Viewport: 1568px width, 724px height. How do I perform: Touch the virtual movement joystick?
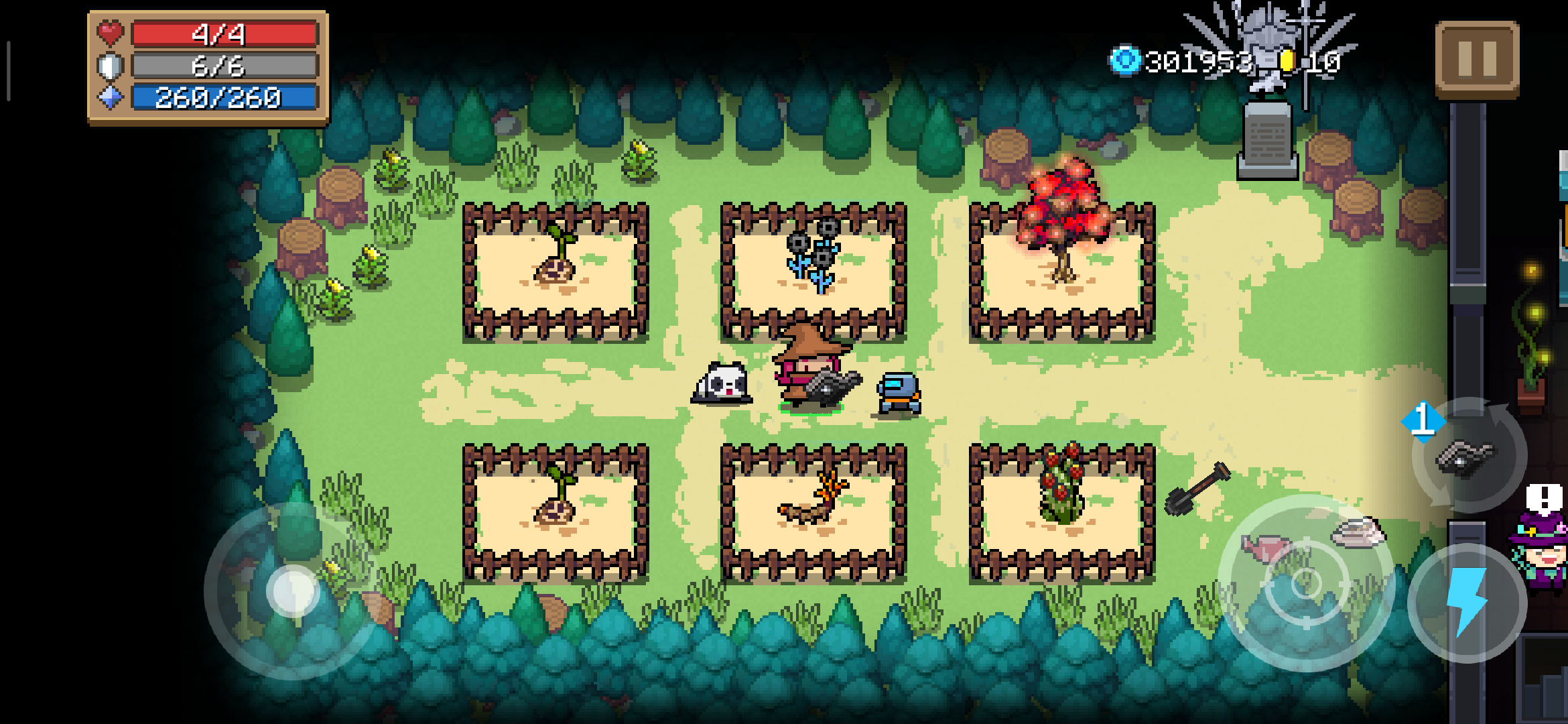pos(293,591)
